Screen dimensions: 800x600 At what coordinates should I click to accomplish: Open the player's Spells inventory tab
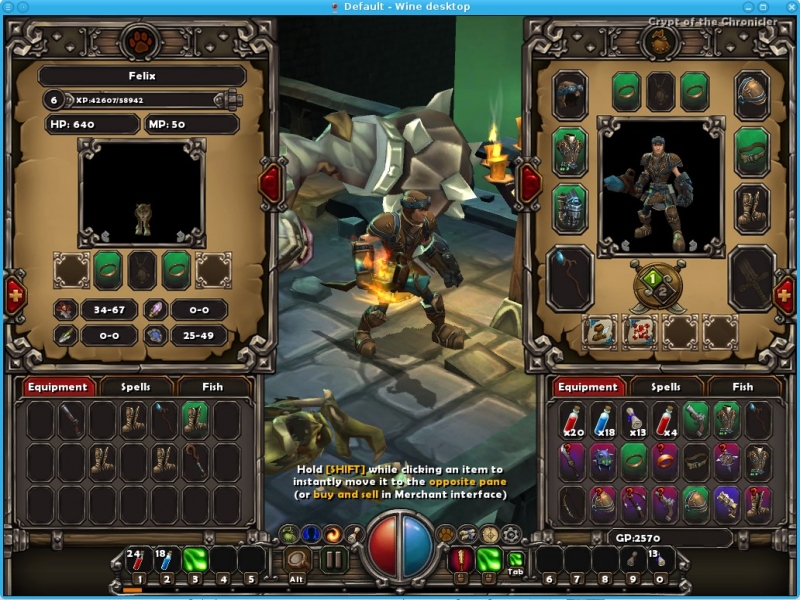tap(665, 387)
